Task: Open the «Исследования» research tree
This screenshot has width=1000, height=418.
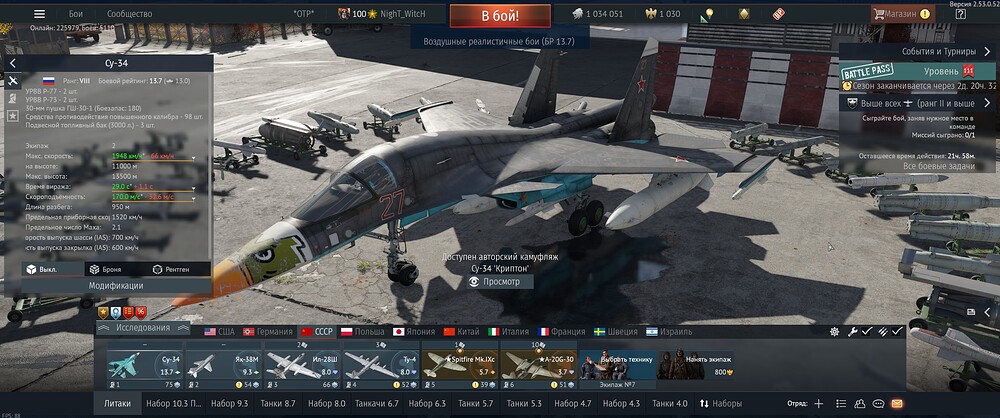Action: [142, 328]
